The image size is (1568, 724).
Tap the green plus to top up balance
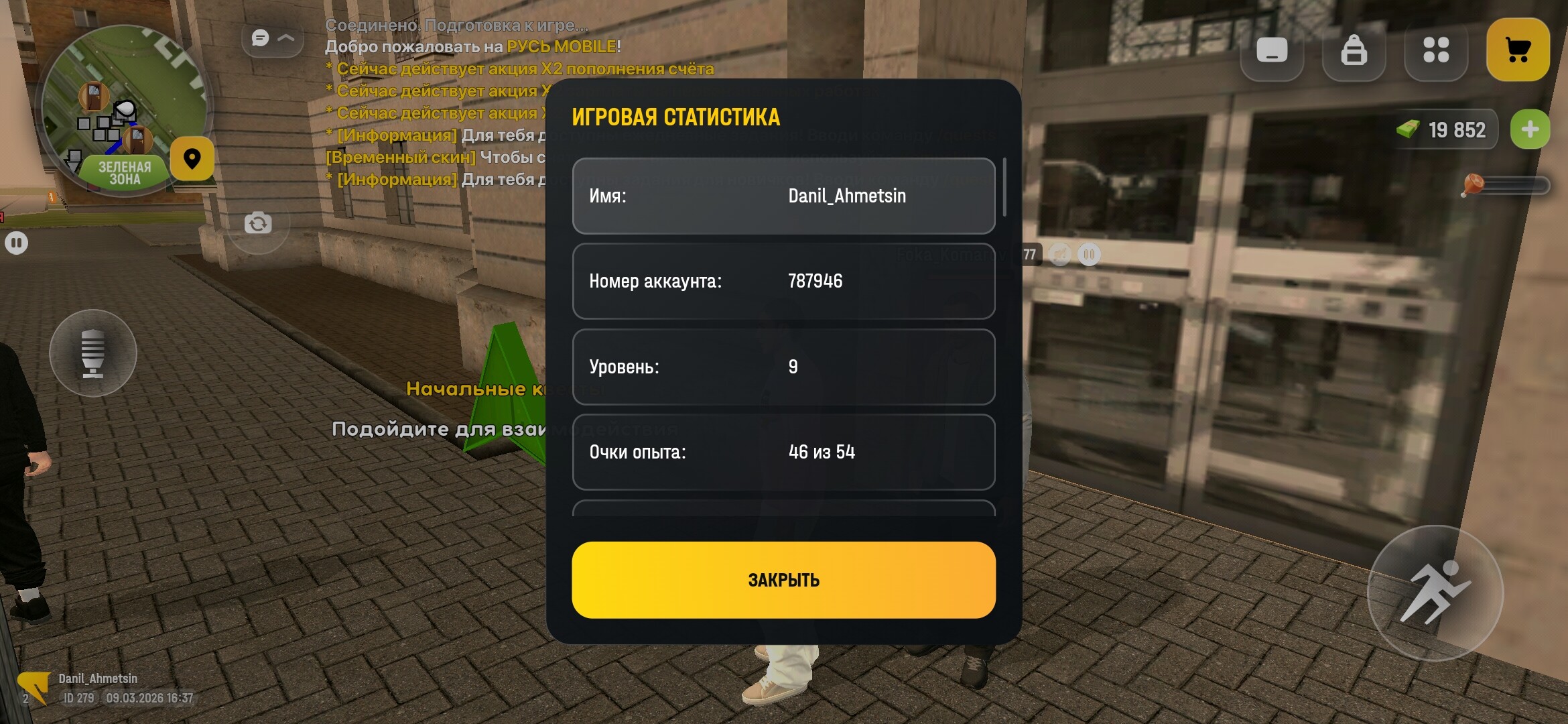coord(1530,129)
